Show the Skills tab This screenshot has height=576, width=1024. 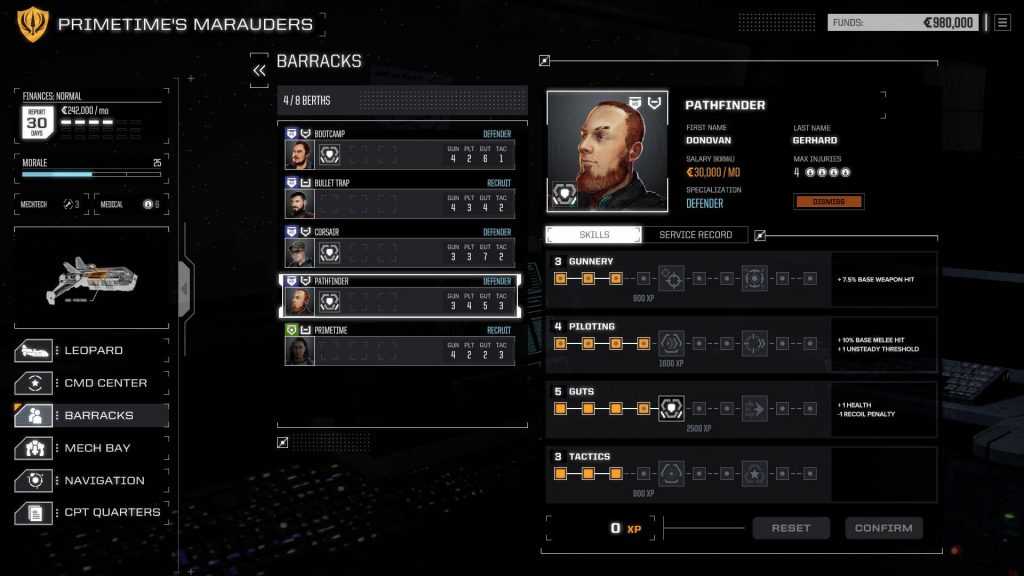click(x=594, y=235)
